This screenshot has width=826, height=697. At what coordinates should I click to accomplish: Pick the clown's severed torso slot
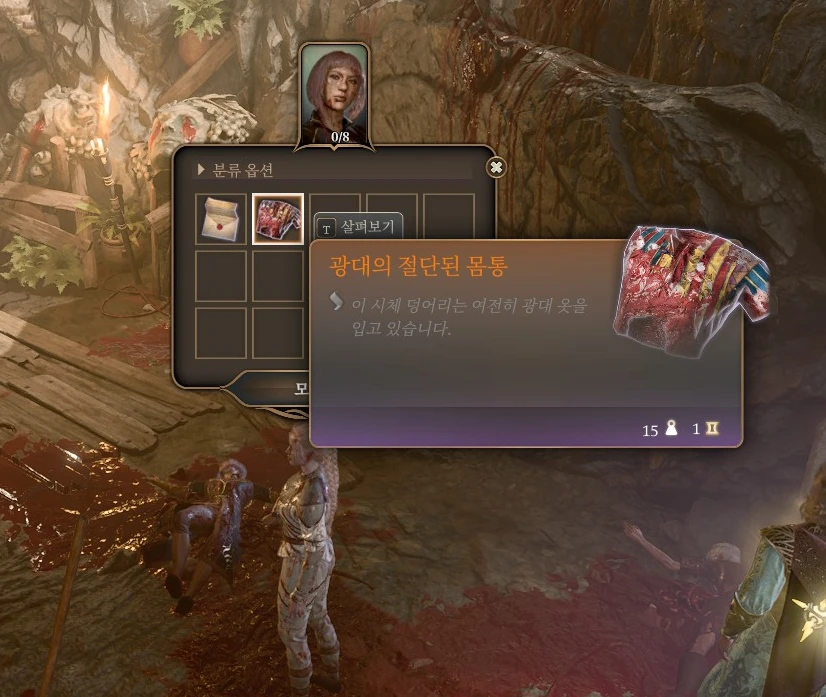[x=278, y=219]
